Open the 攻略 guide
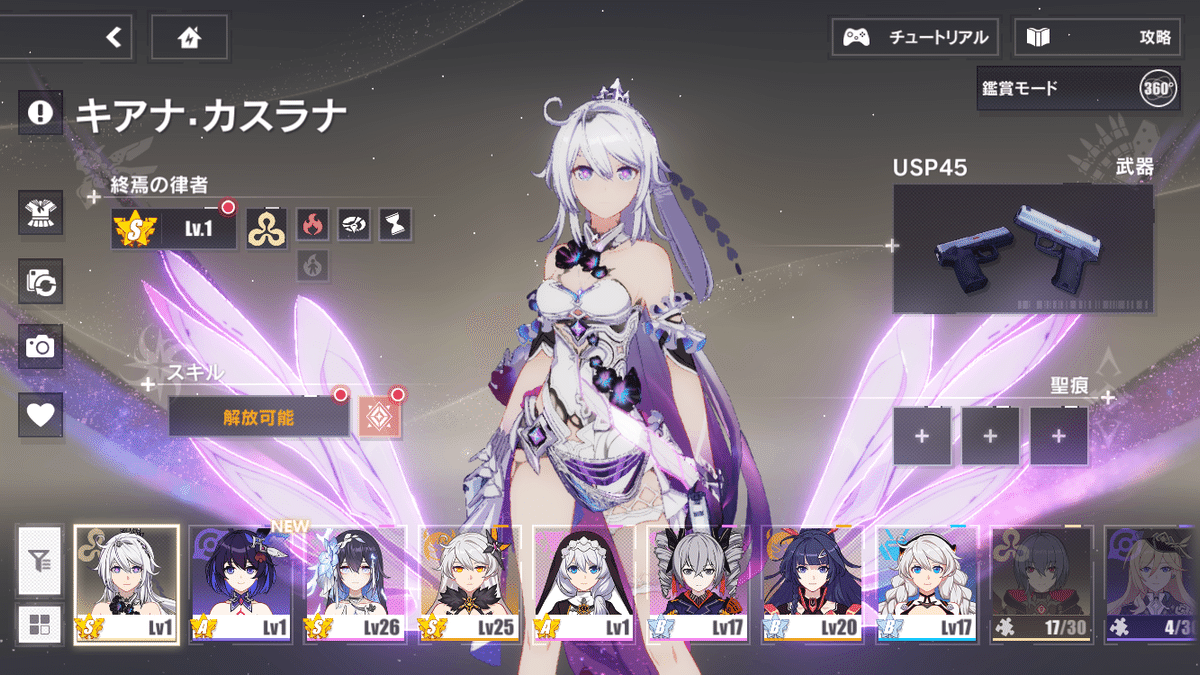The width and height of the screenshot is (1200, 675). (1097, 38)
